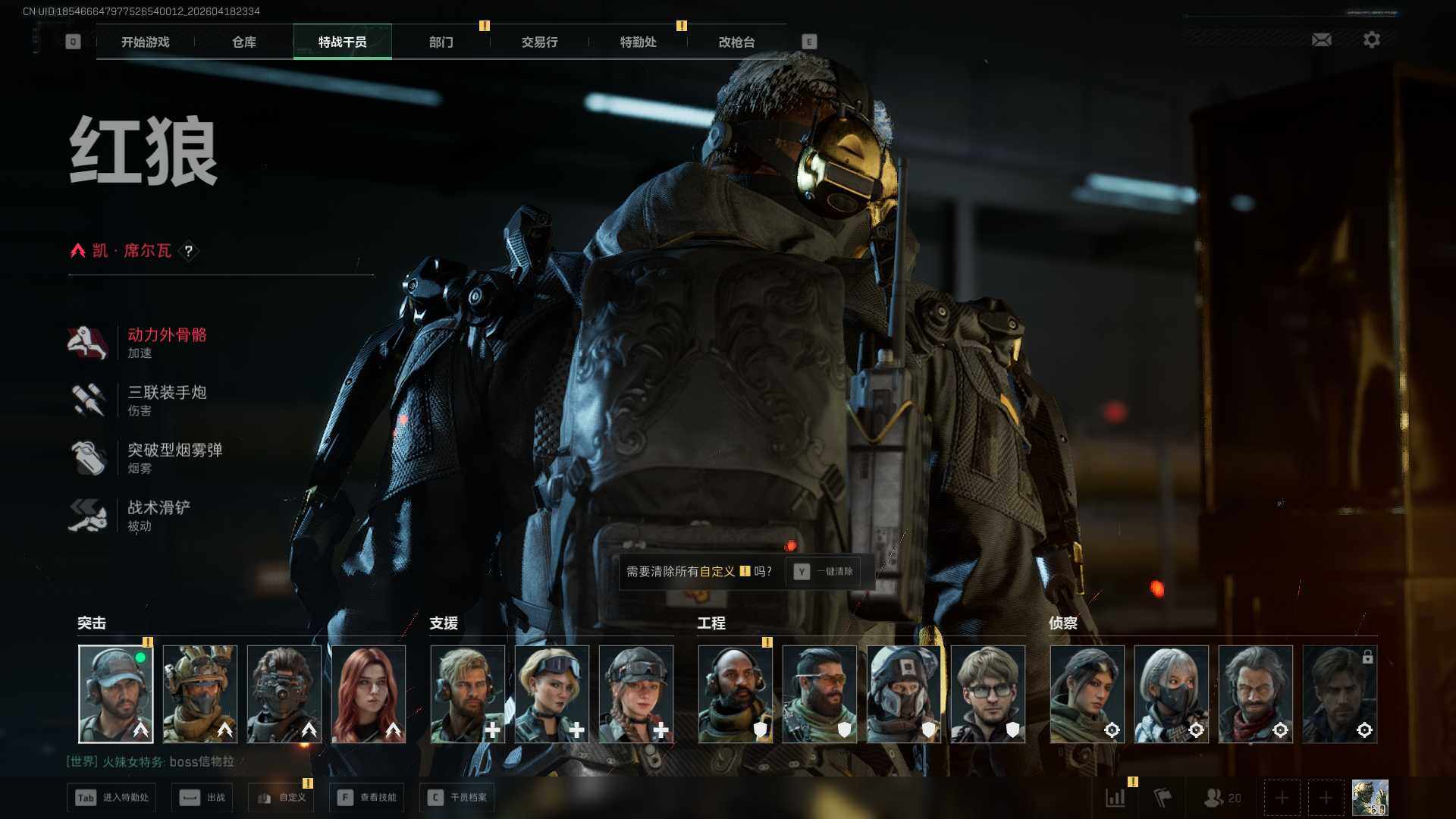The height and width of the screenshot is (819, 1456).
Task: Go to the 部门 tab
Action: click(441, 42)
